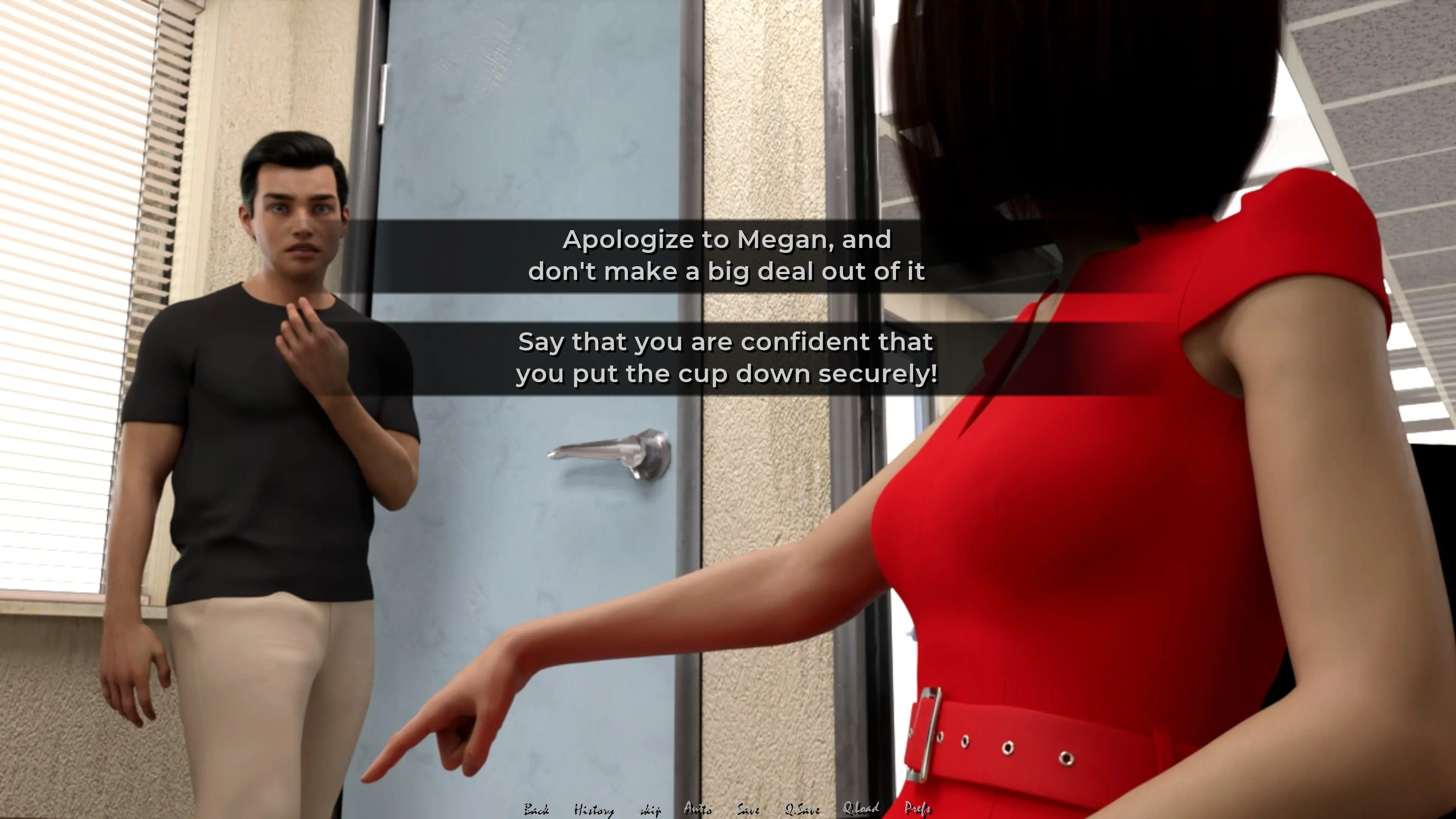Click the Q.Load quick load button

tap(860, 809)
